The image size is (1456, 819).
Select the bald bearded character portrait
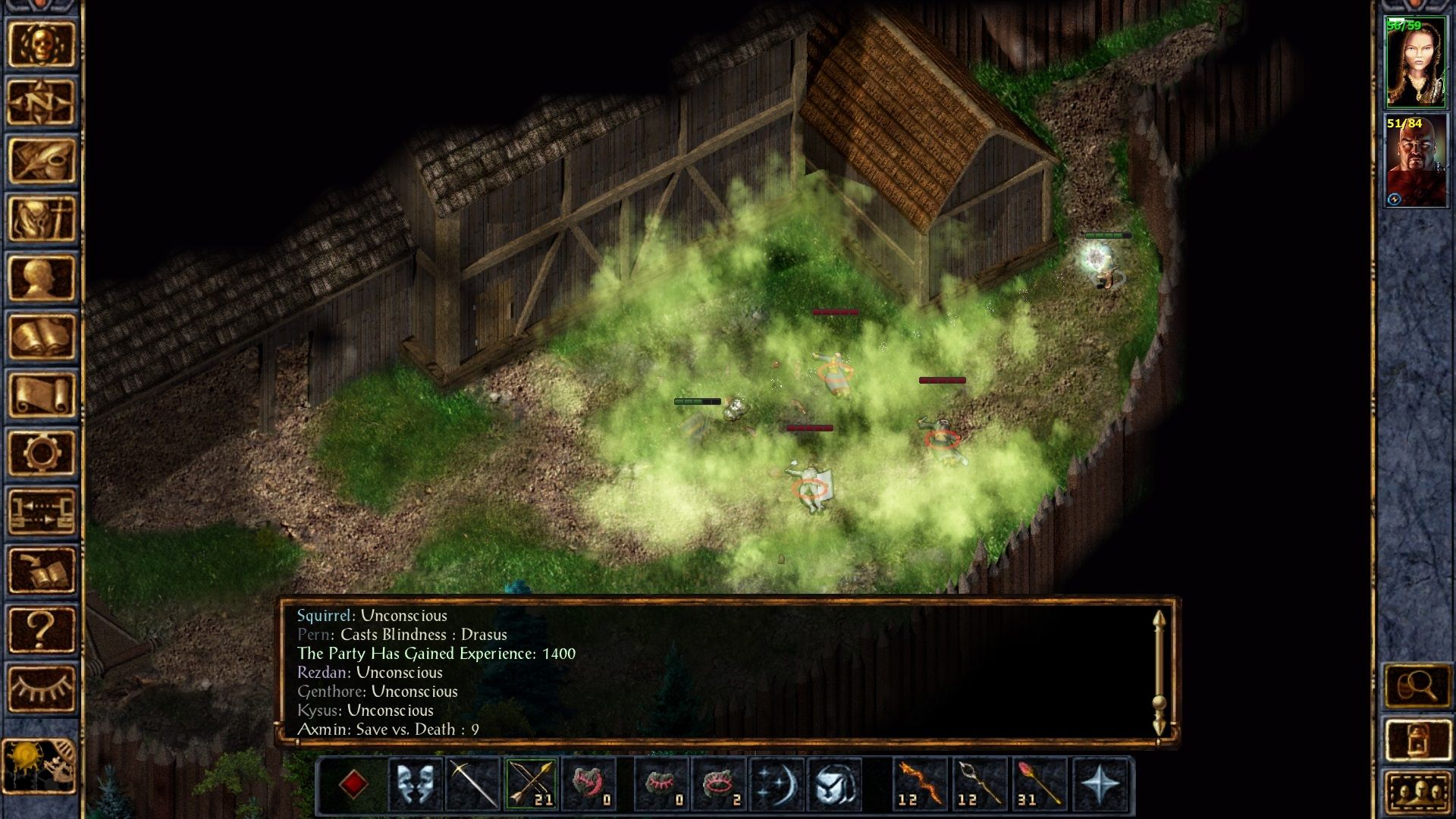coord(1415,161)
